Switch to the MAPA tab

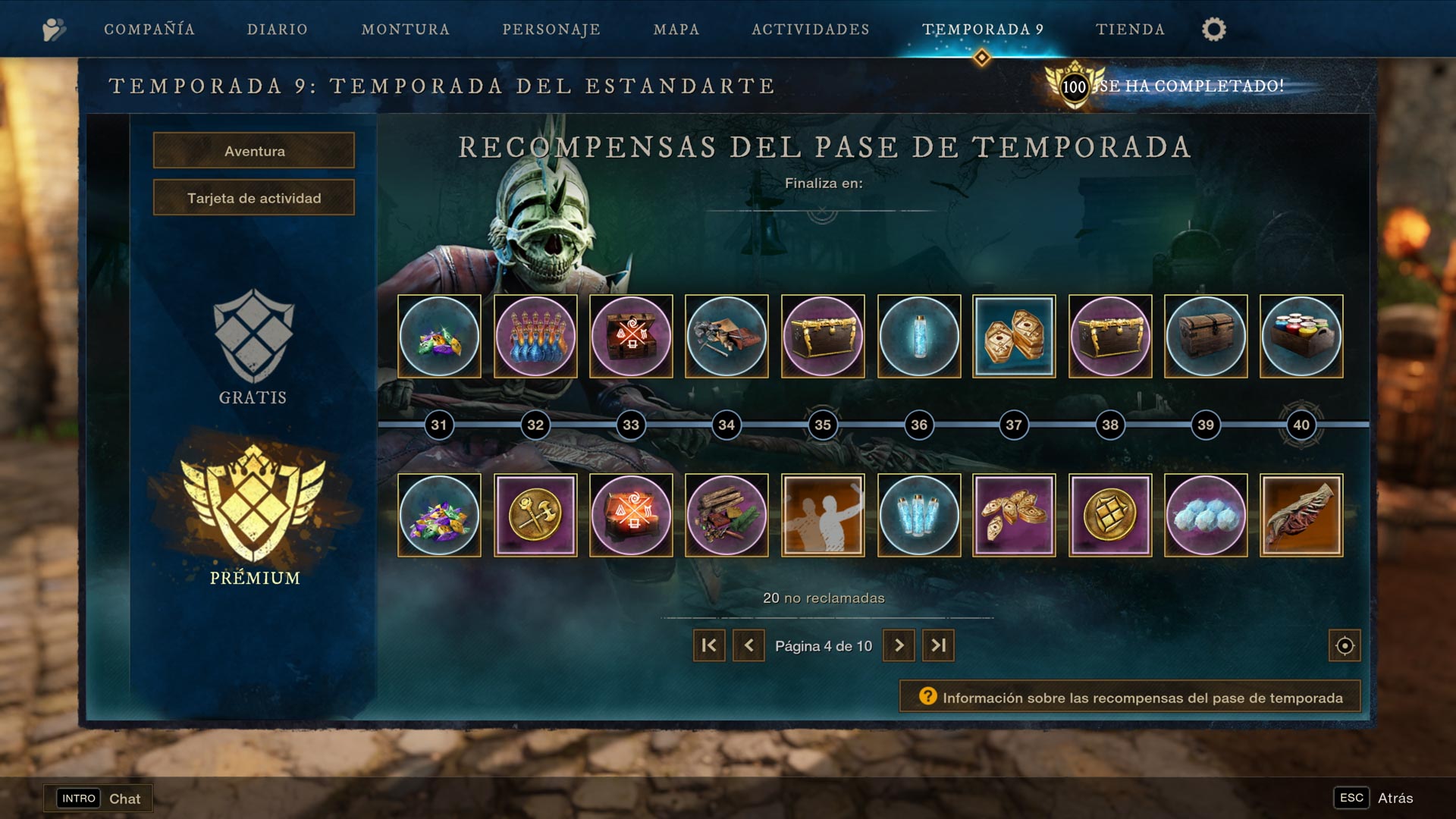point(675,30)
